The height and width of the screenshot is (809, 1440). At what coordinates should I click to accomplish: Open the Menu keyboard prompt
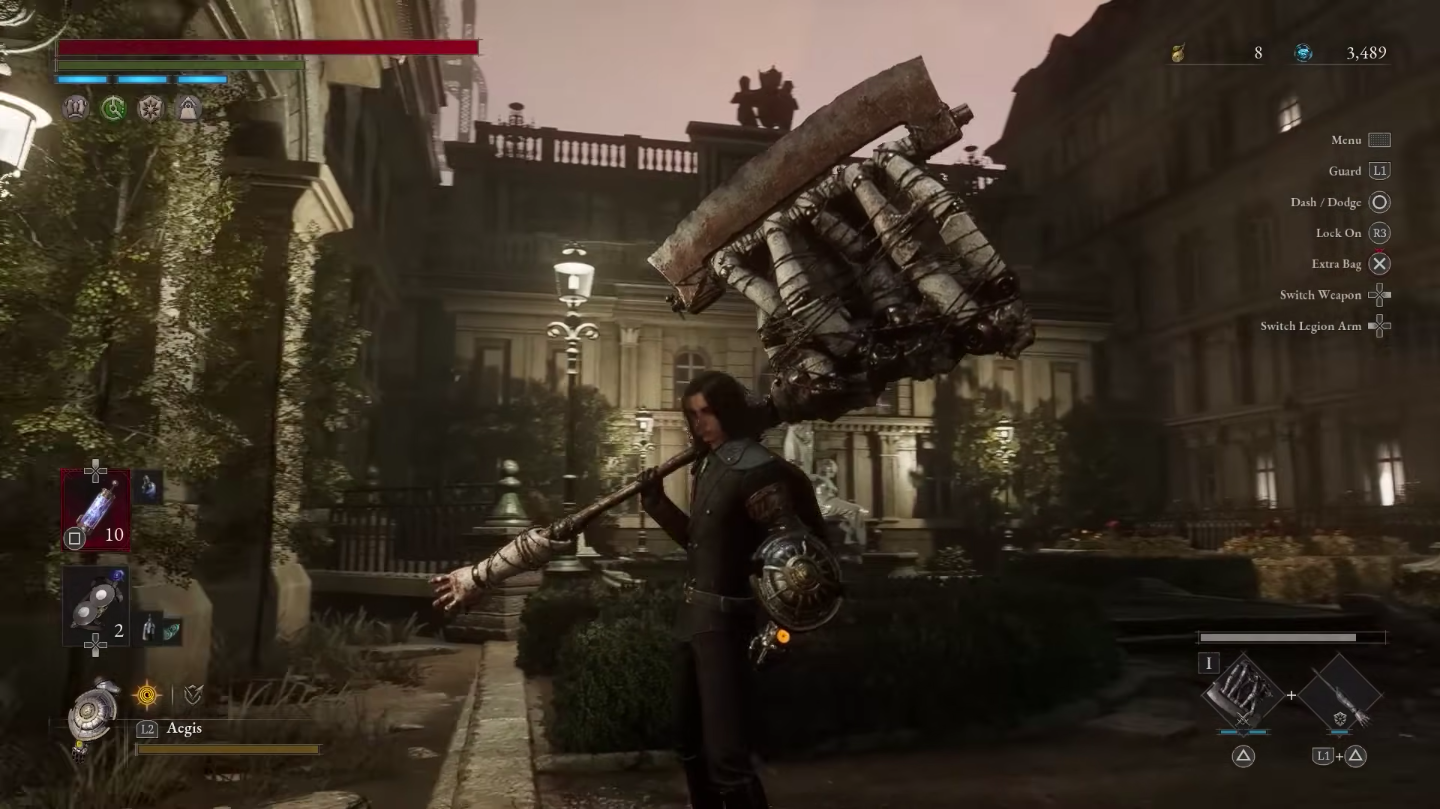click(1379, 139)
